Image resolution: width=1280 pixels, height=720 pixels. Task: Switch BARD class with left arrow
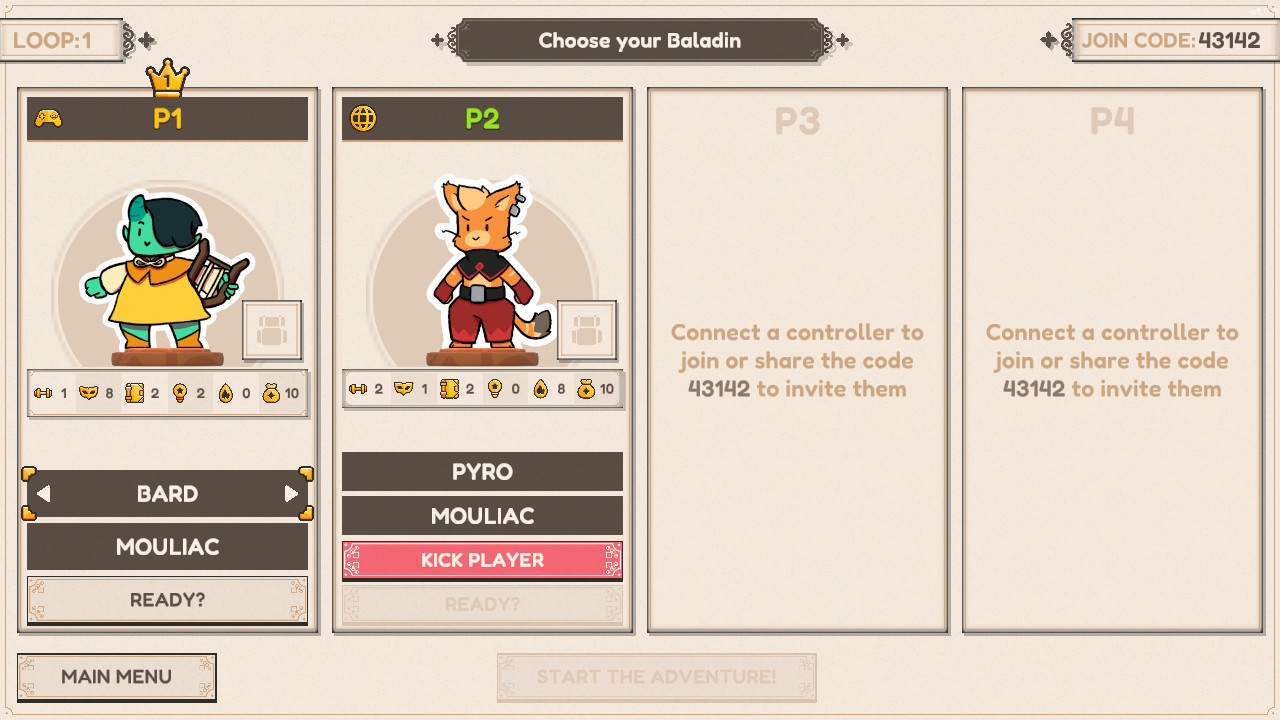[44, 494]
